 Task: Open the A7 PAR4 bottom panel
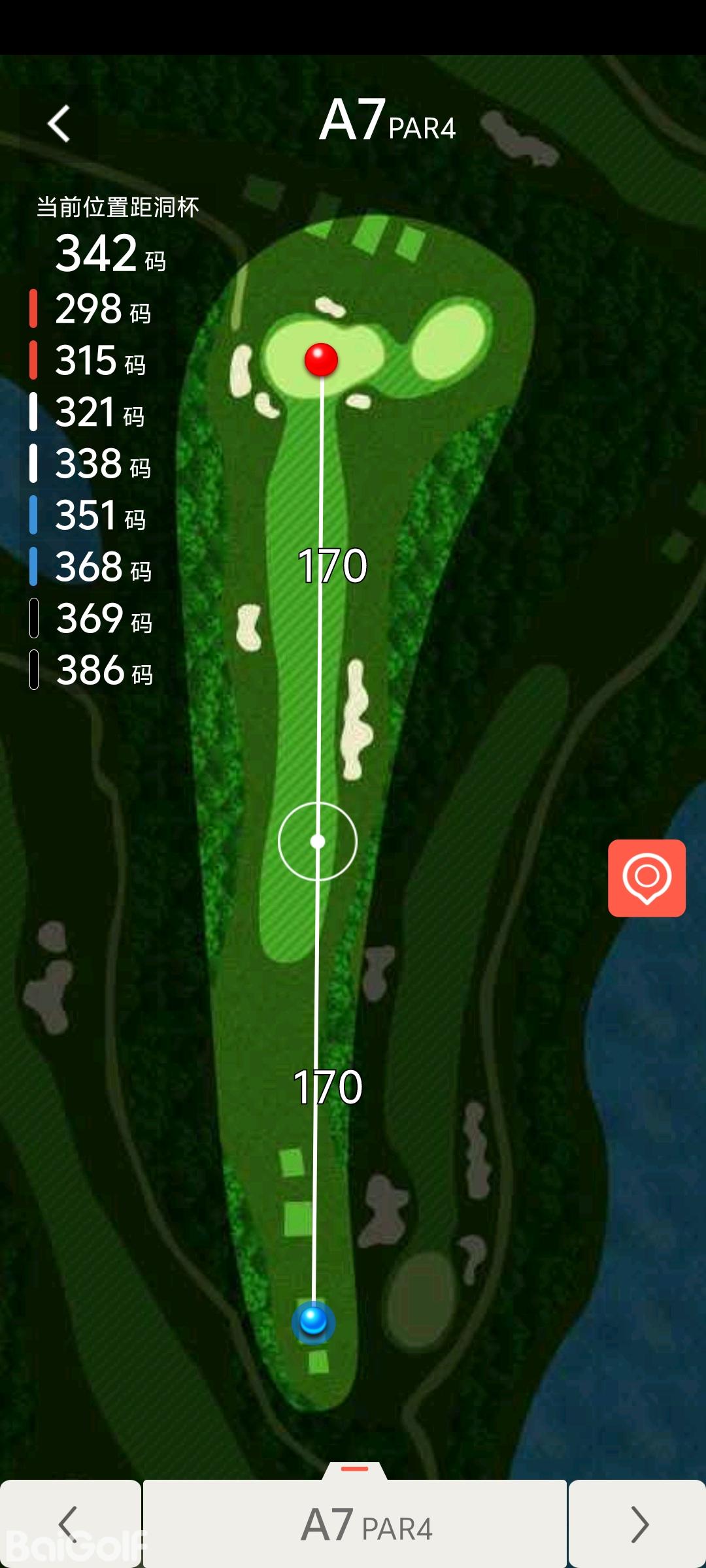click(x=355, y=1524)
